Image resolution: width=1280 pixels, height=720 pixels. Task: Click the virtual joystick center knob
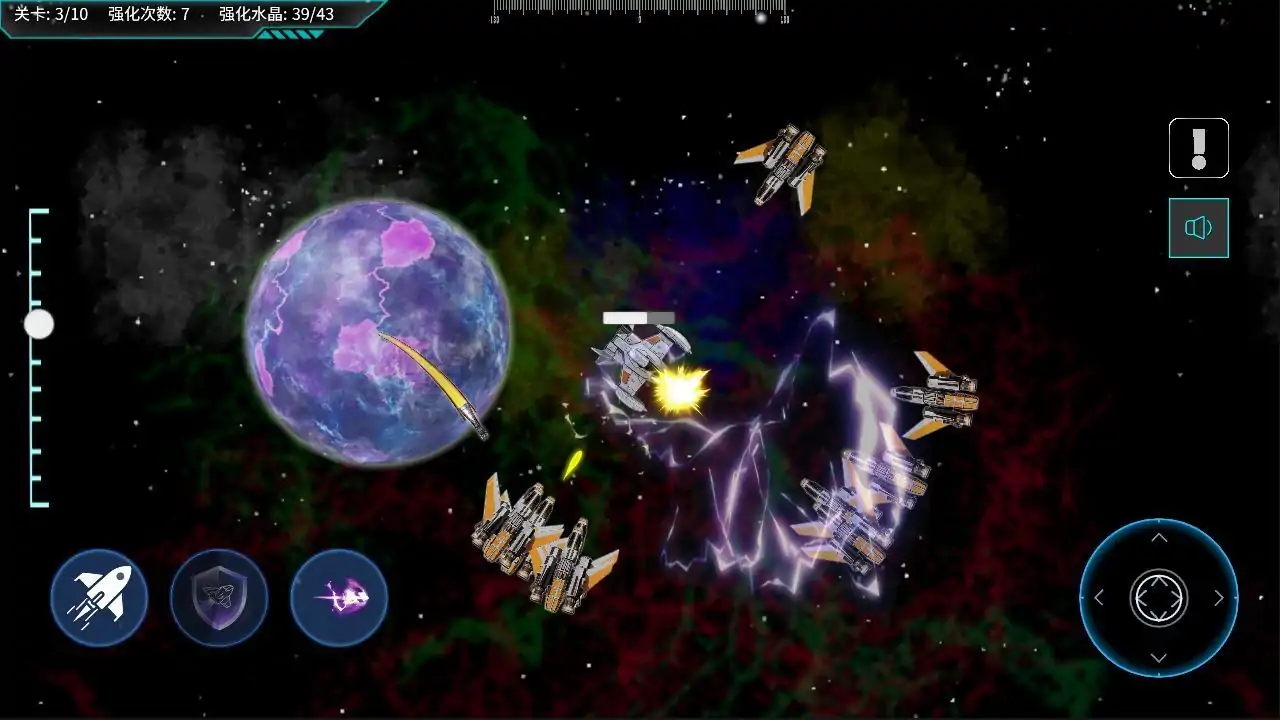click(1159, 598)
